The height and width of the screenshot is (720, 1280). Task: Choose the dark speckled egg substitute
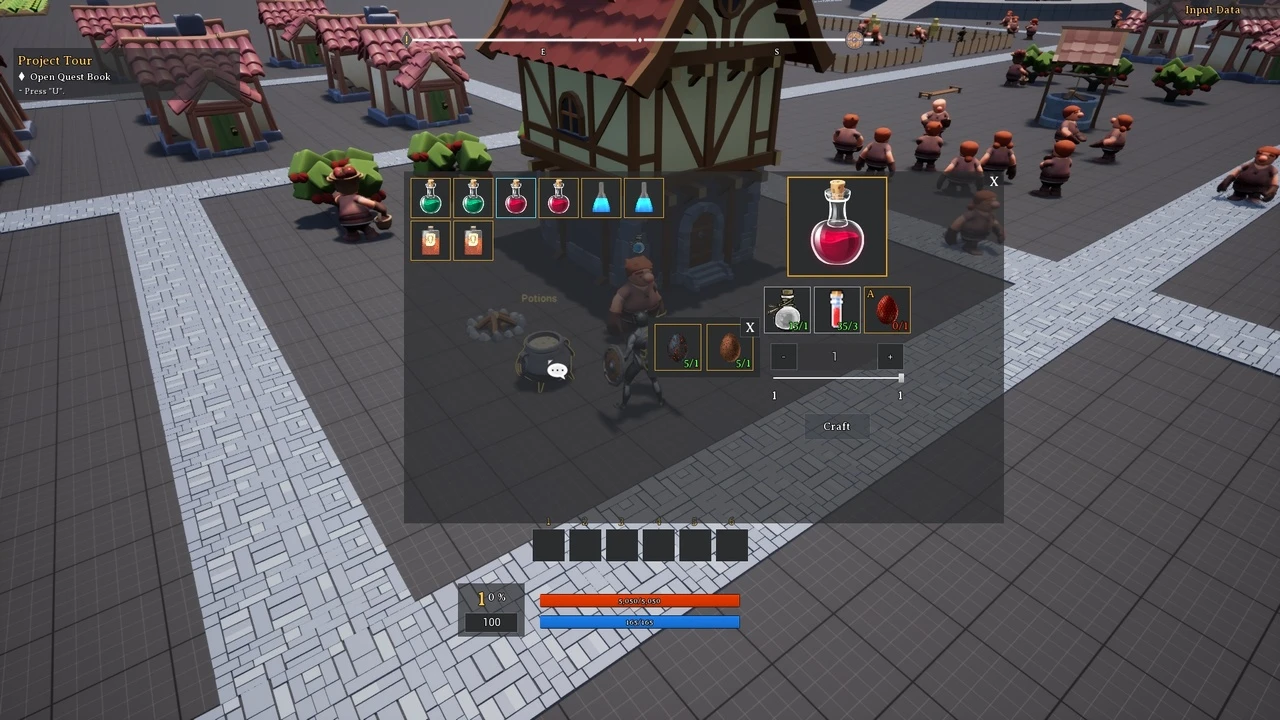coord(678,347)
